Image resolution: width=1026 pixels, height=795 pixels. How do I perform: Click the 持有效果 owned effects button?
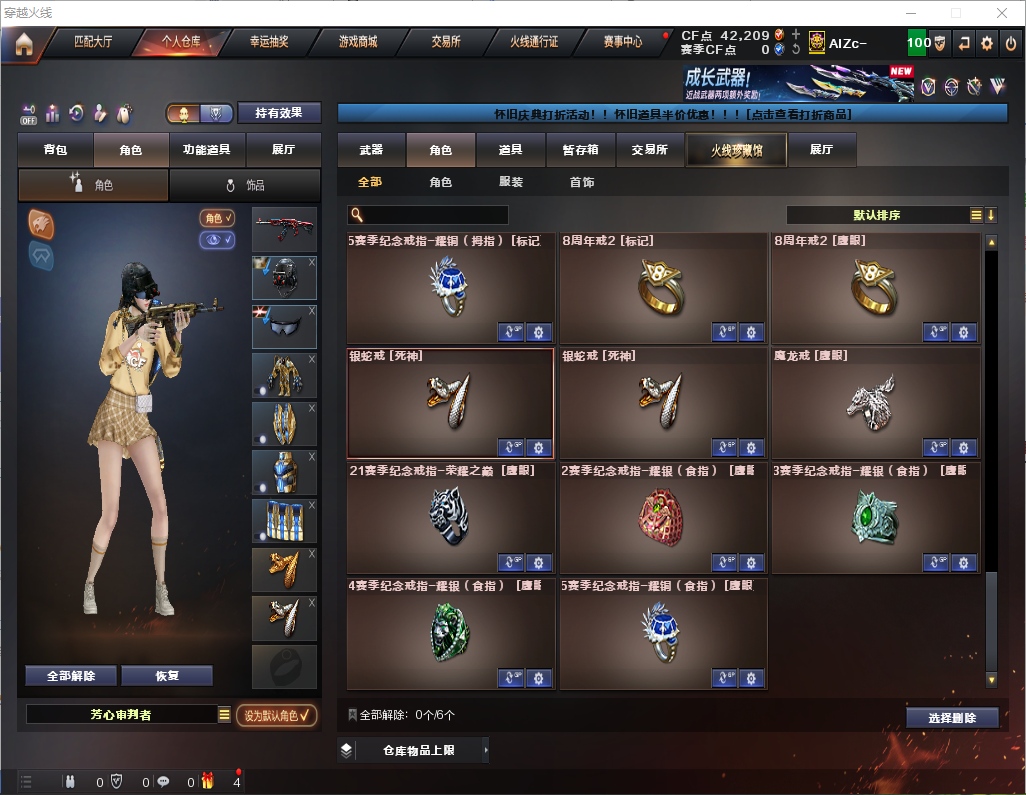click(x=279, y=113)
